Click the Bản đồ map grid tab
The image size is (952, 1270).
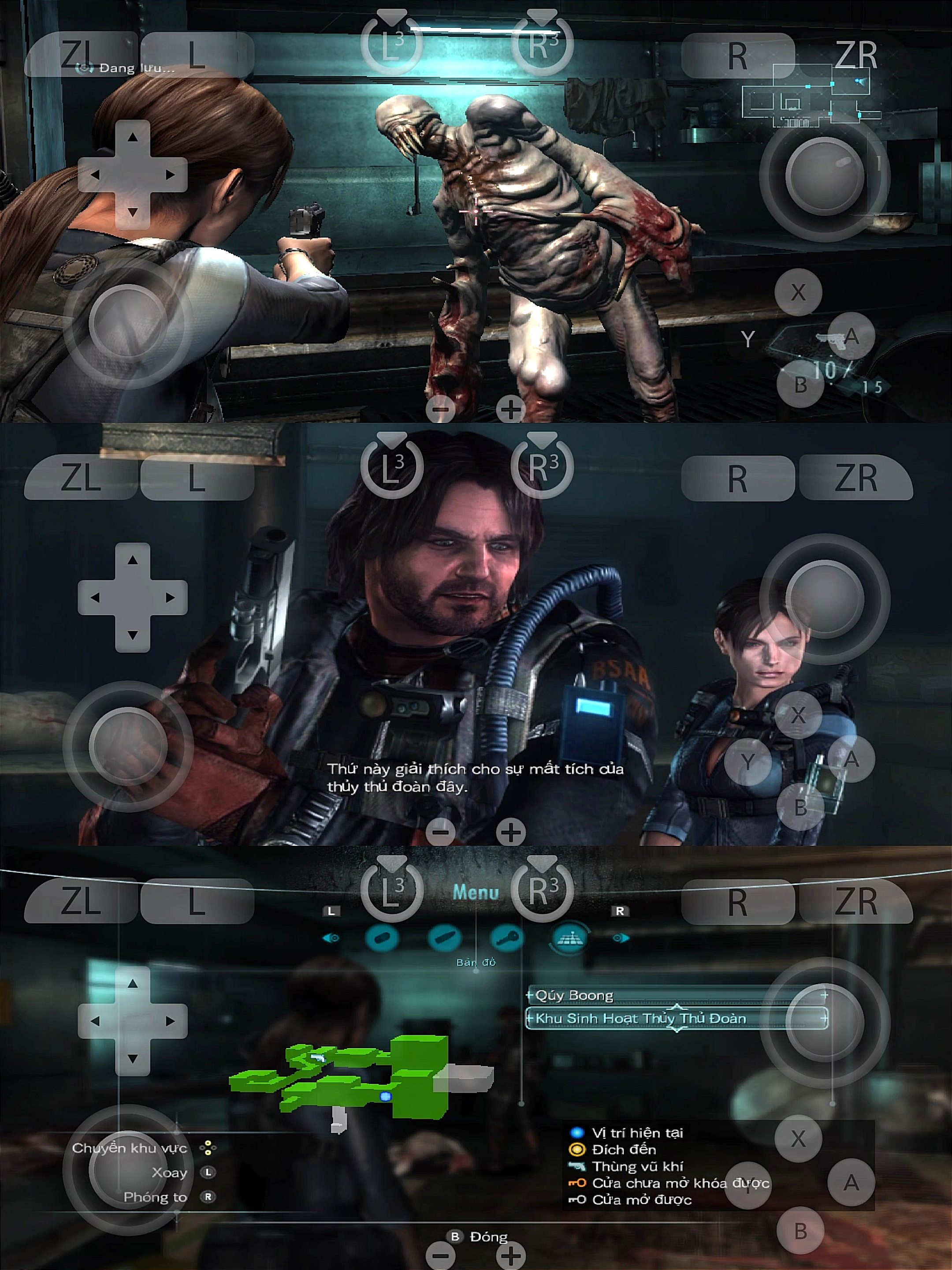569,938
